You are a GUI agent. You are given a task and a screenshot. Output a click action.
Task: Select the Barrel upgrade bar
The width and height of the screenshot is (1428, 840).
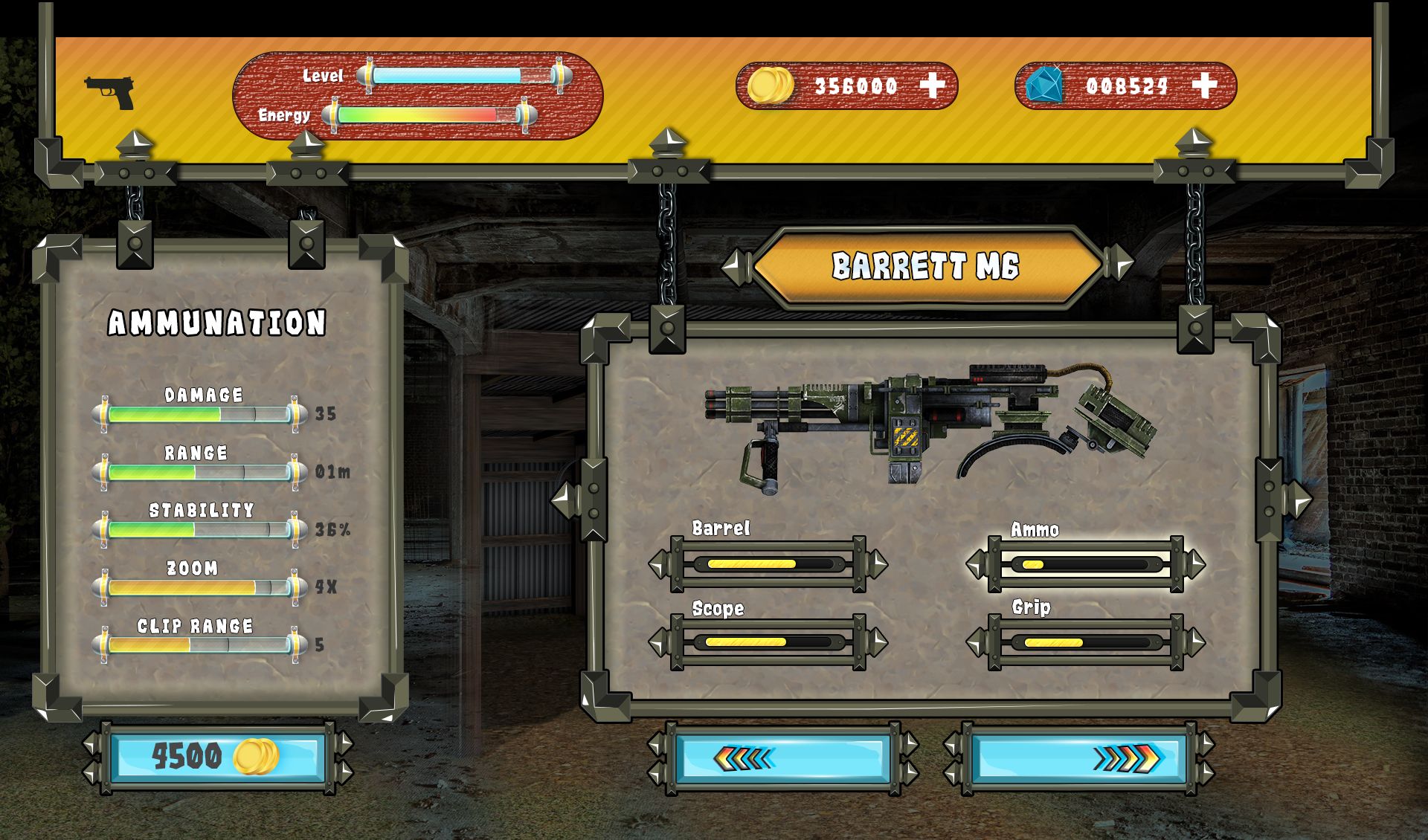(x=768, y=564)
